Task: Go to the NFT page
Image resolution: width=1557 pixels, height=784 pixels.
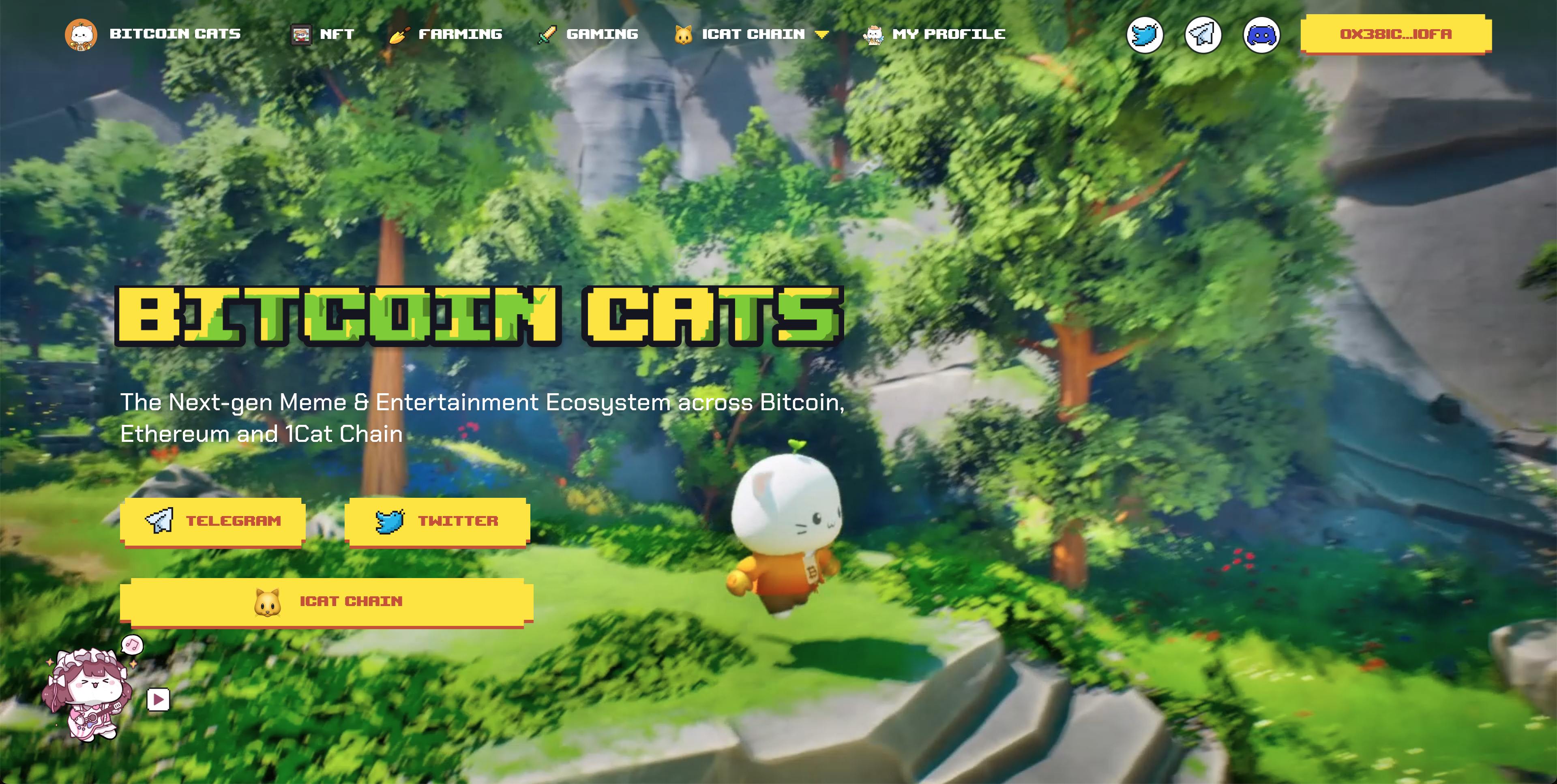Action: 323,34
